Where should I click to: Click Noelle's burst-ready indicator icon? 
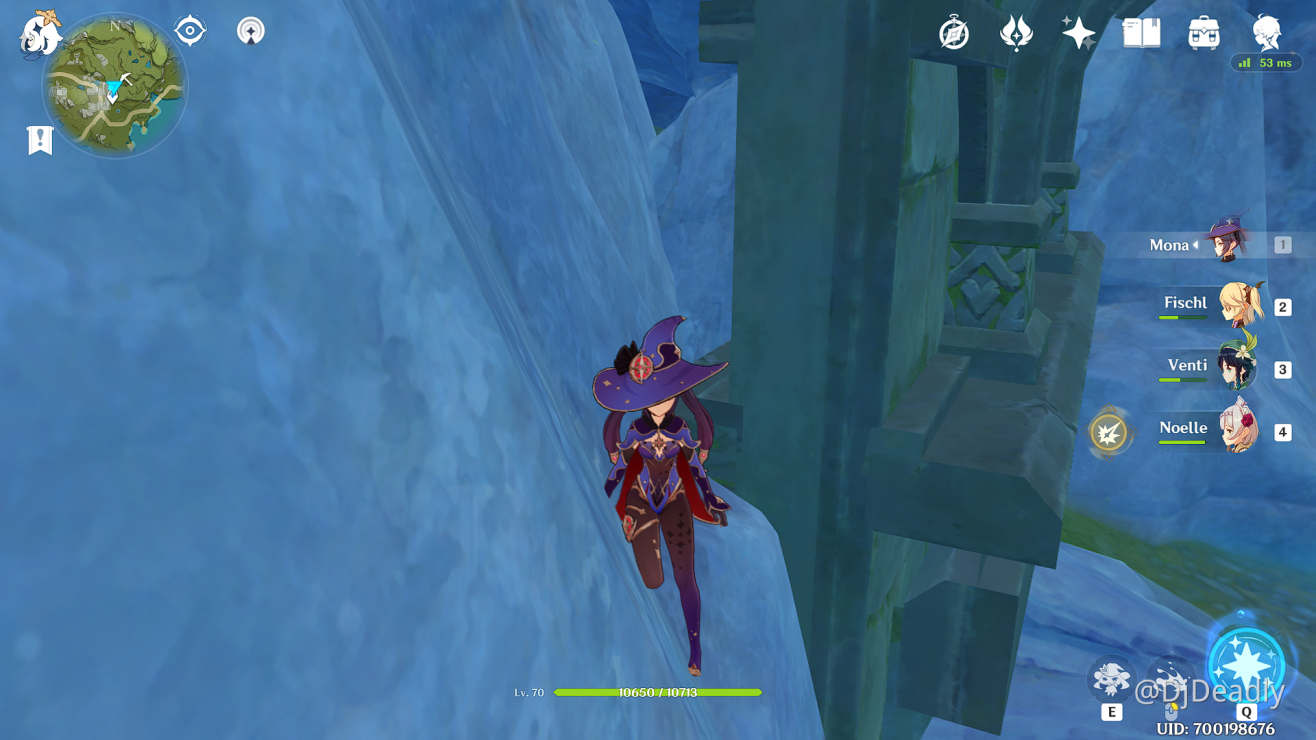[1110, 434]
